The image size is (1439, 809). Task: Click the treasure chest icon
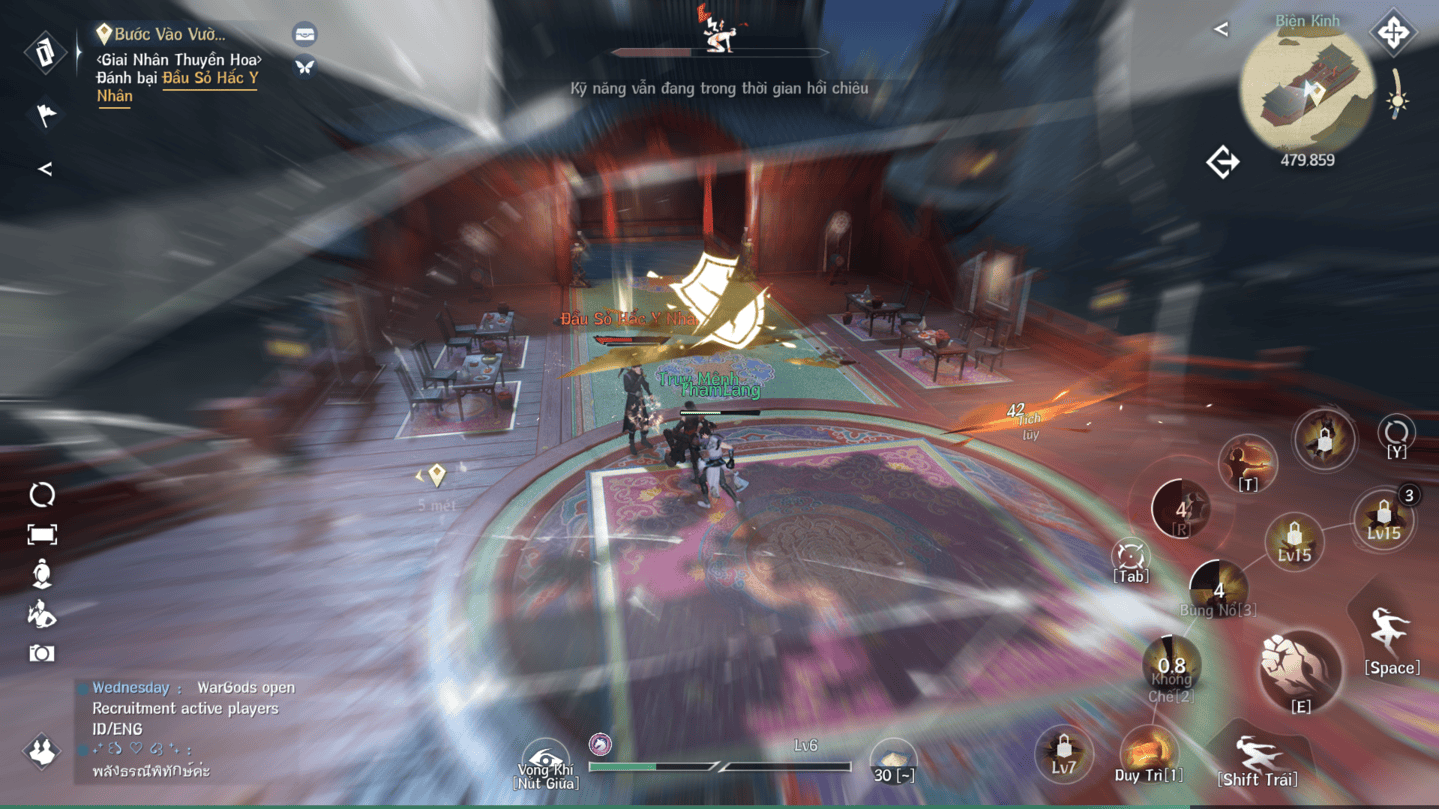pyautogui.click(x=305, y=35)
